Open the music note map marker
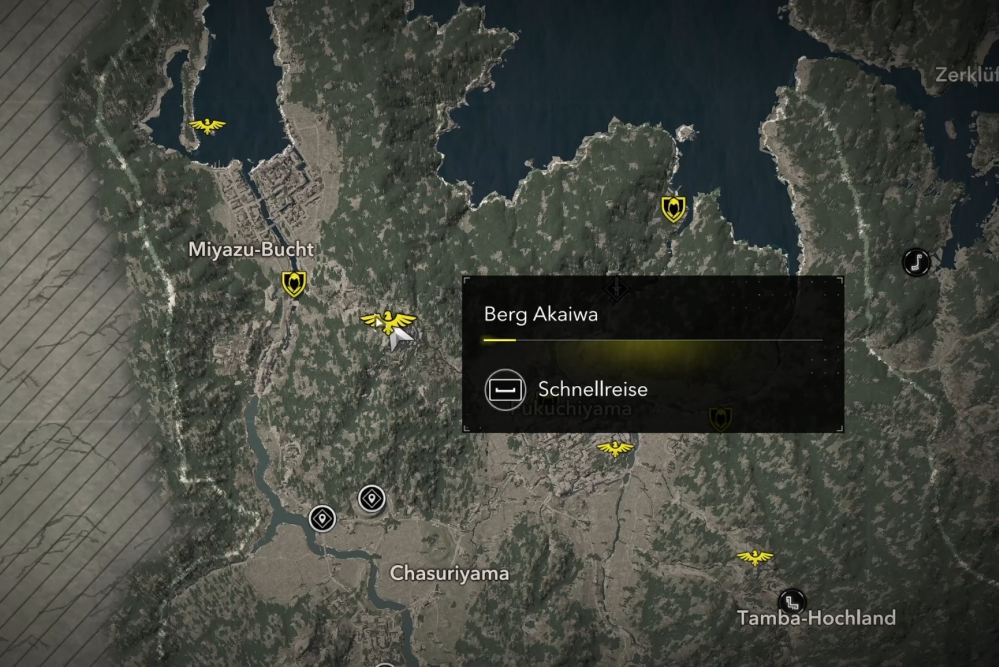The image size is (999, 667). click(915, 262)
